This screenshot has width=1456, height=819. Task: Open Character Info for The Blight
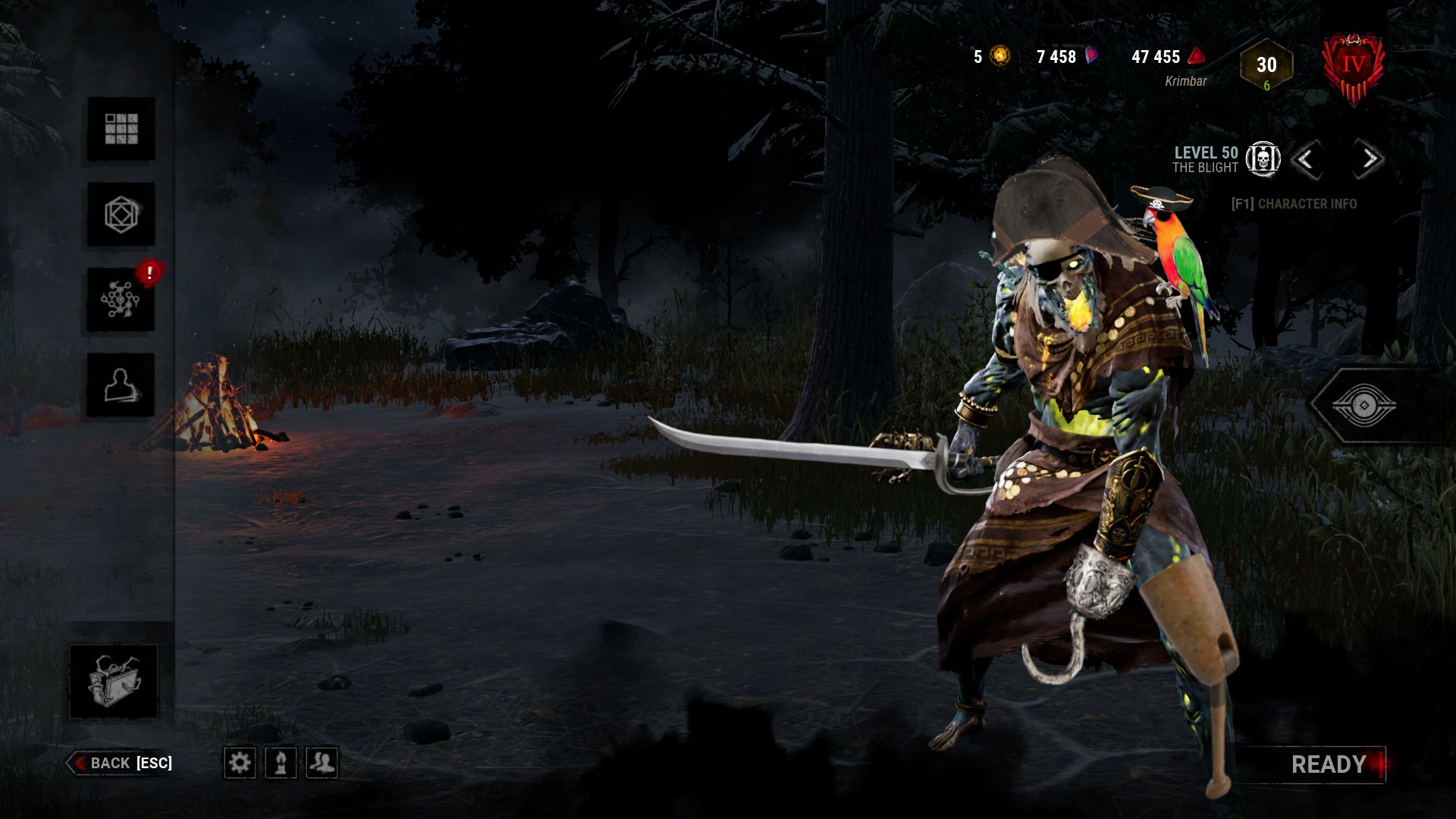[x=1295, y=203]
